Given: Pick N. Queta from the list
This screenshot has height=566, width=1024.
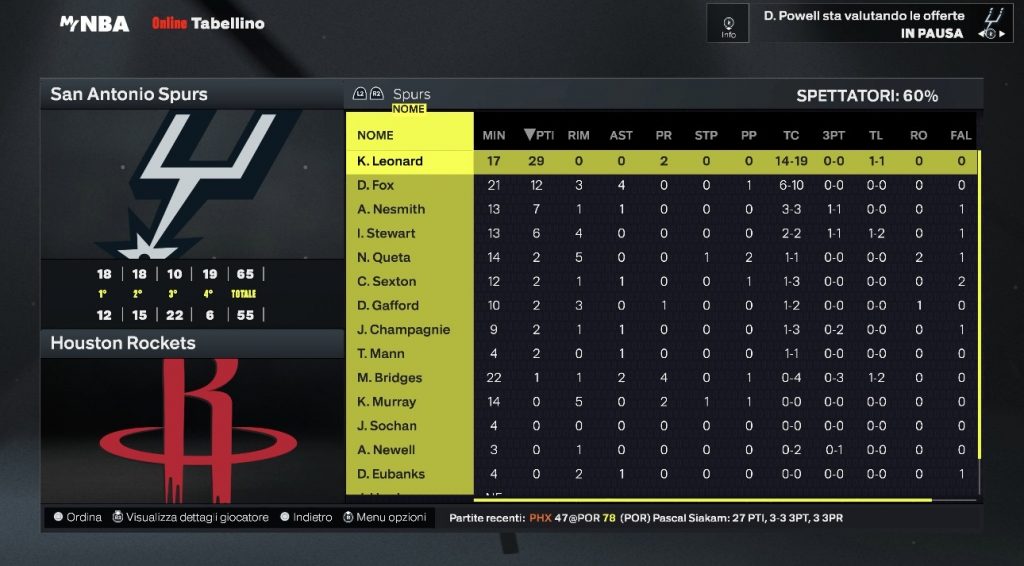Looking at the screenshot, I should pyautogui.click(x=384, y=257).
